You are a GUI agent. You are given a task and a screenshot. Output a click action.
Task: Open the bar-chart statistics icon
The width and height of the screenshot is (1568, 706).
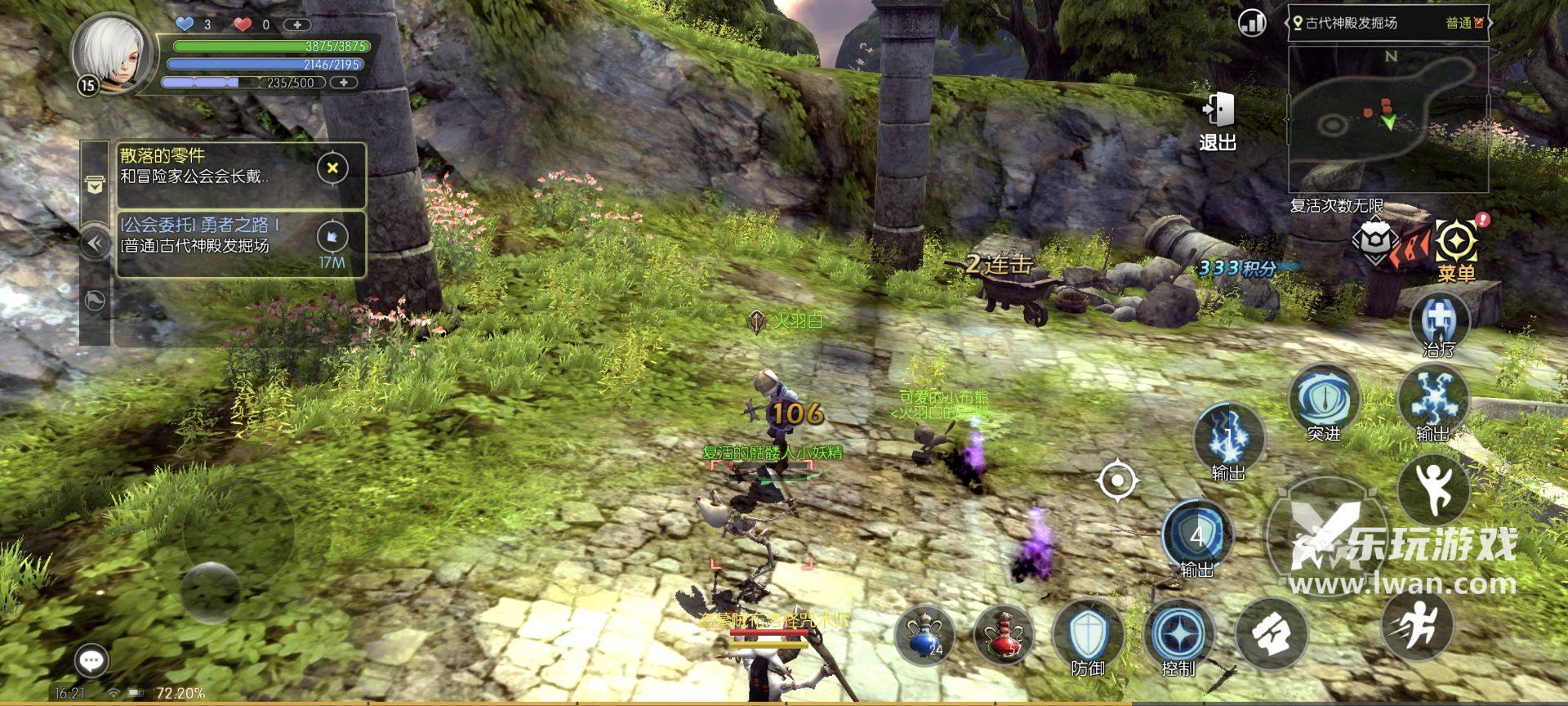pyautogui.click(x=1252, y=23)
